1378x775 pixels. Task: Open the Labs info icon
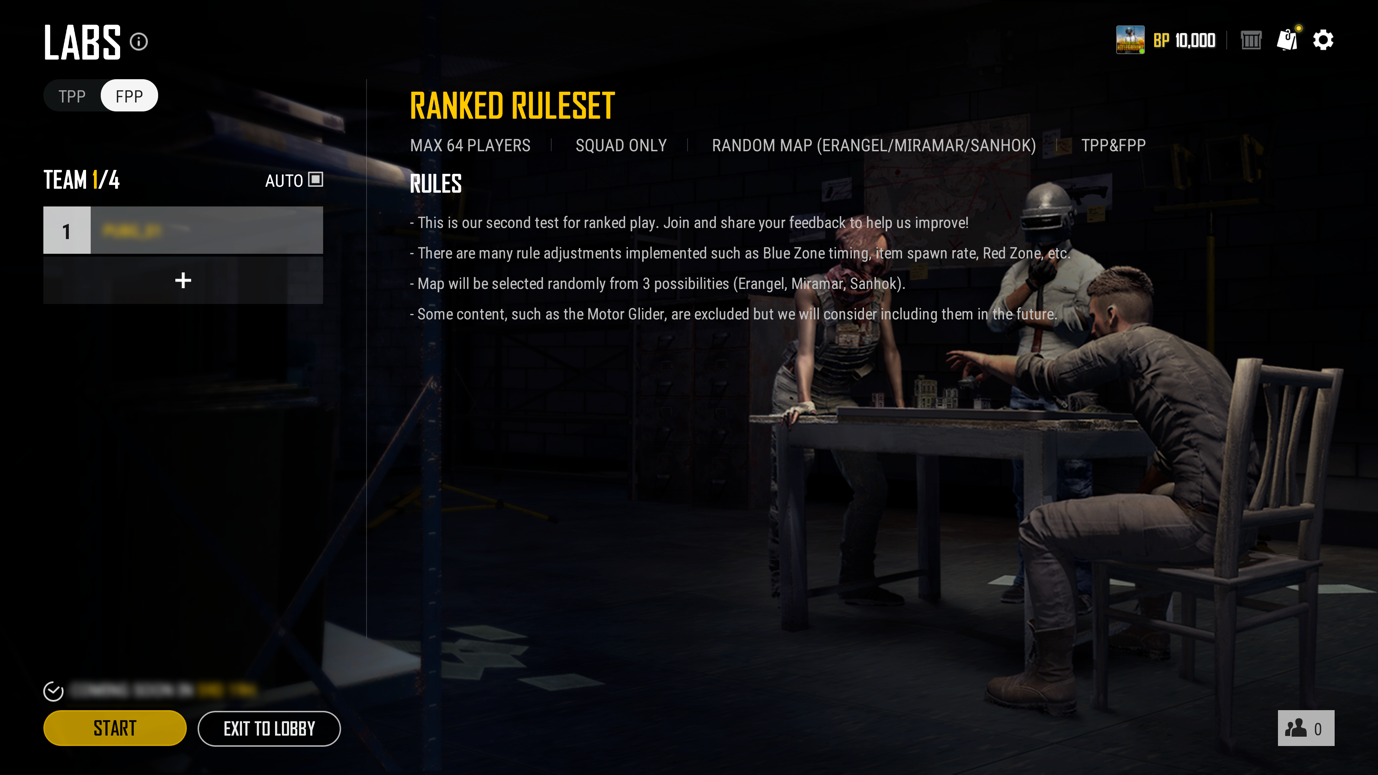[139, 42]
